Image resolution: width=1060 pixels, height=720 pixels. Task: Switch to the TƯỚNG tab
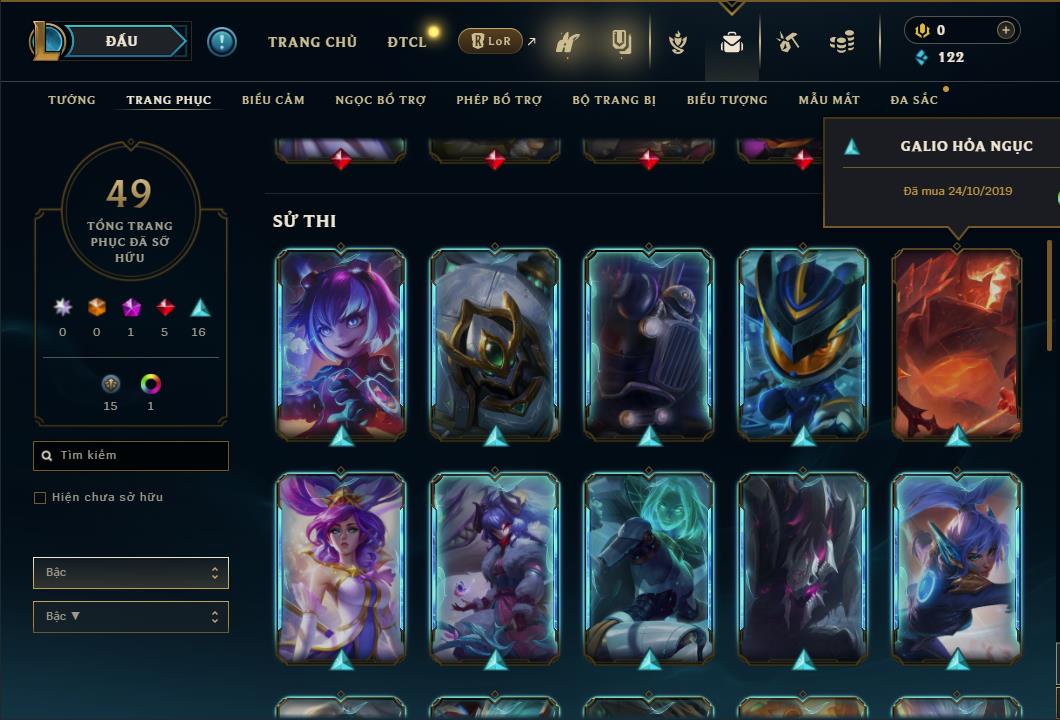tap(72, 100)
